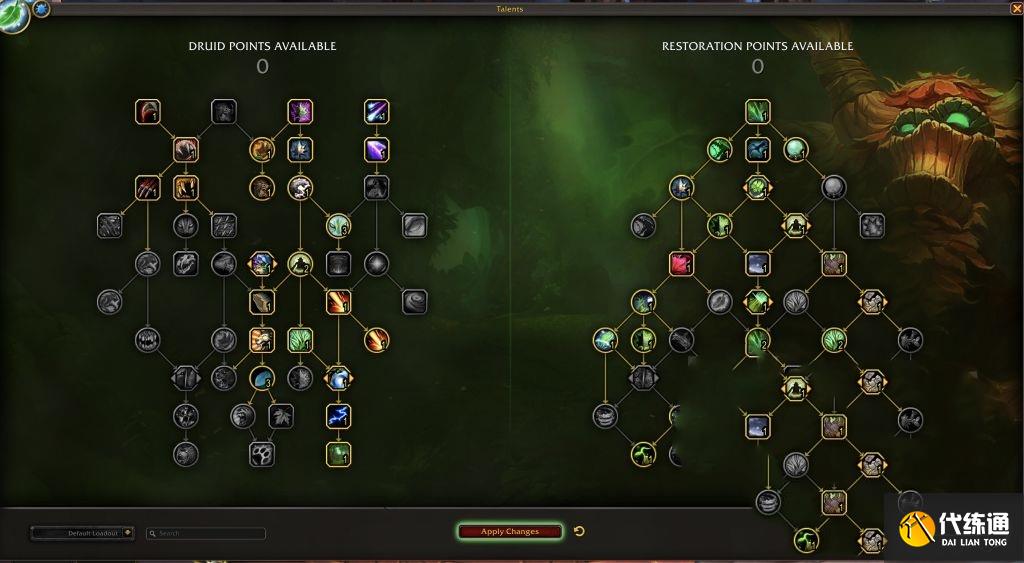Click the Apply Changes button
The height and width of the screenshot is (563, 1024).
pyautogui.click(x=509, y=531)
